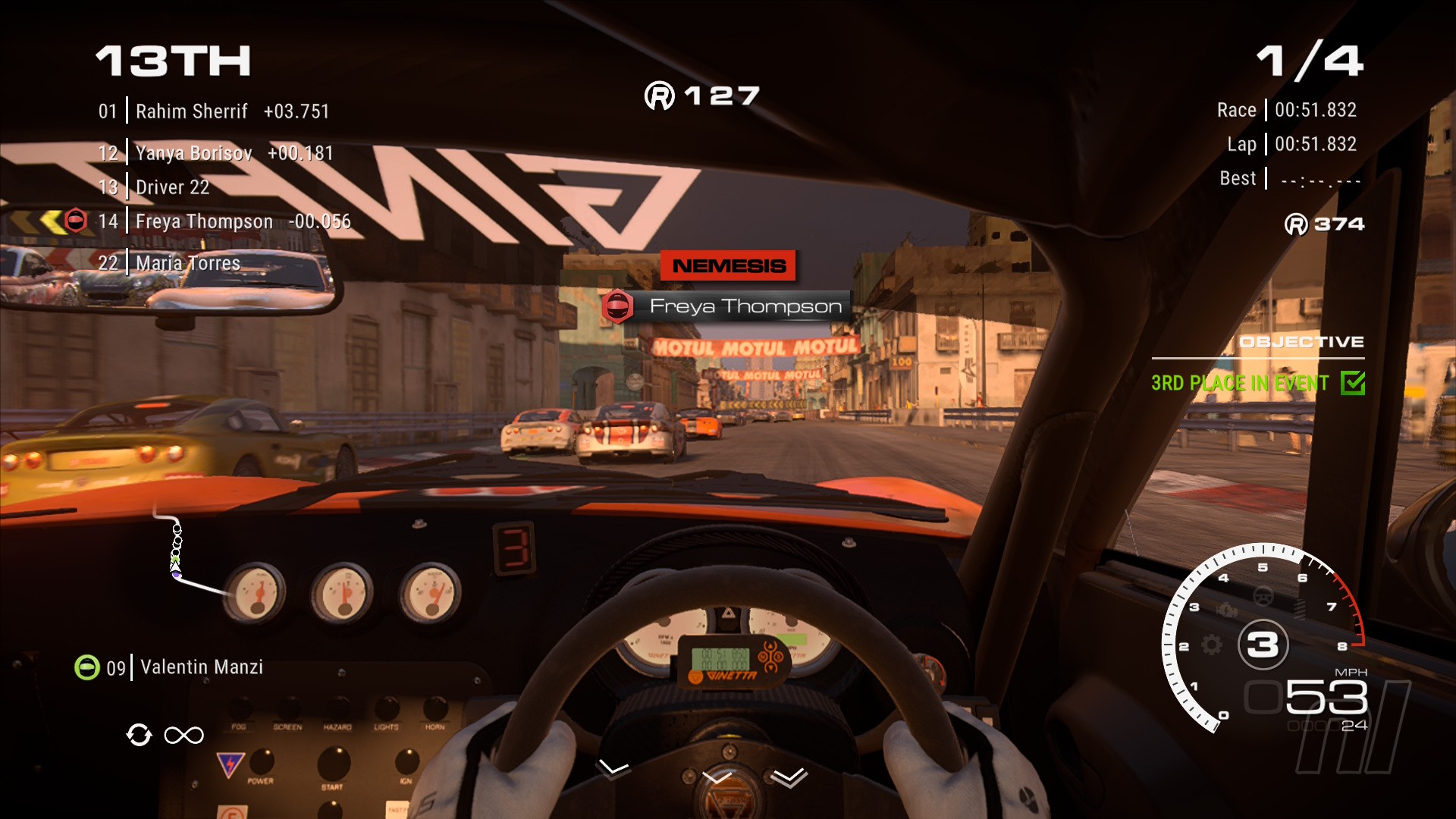Select Maria Torres' leaderboard row

[x=187, y=263]
